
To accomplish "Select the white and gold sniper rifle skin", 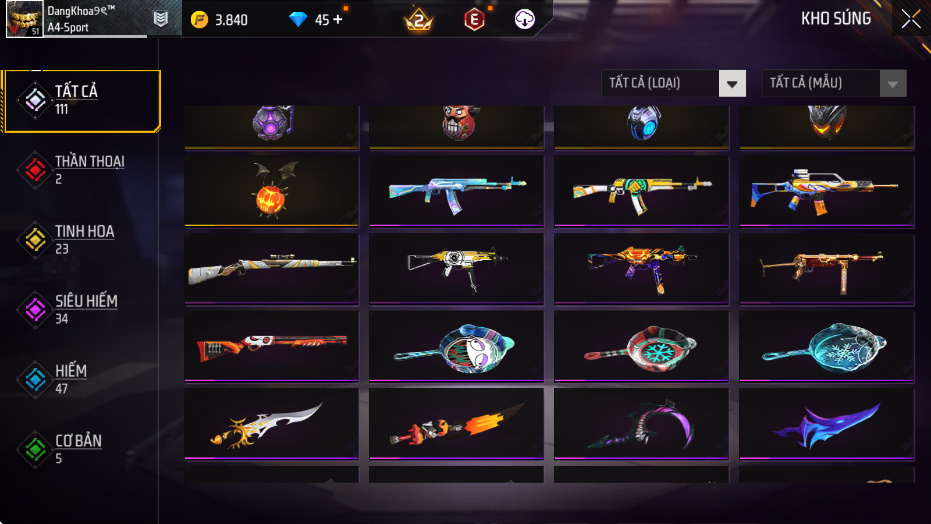I will (x=271, y=267).
